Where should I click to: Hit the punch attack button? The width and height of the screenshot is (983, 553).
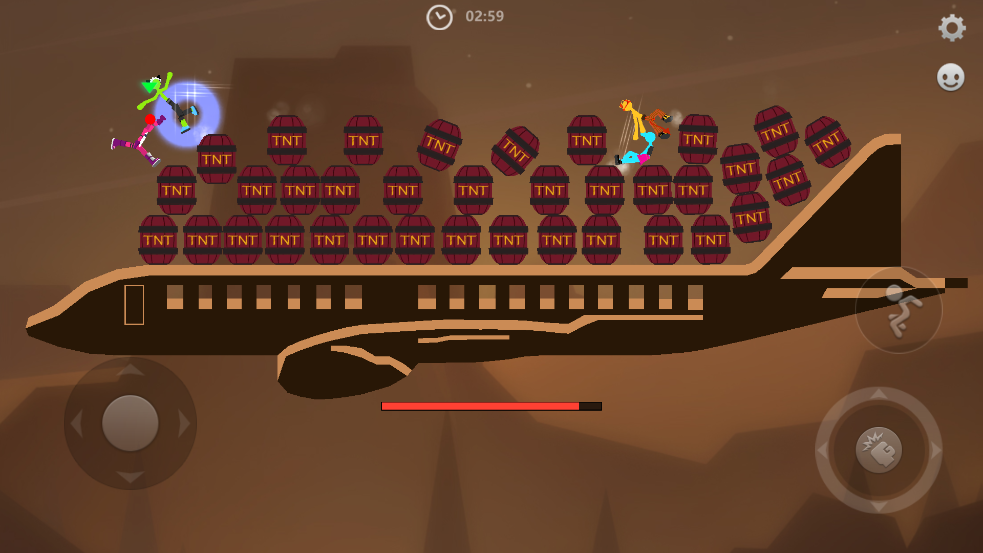(x=878, y=450)
